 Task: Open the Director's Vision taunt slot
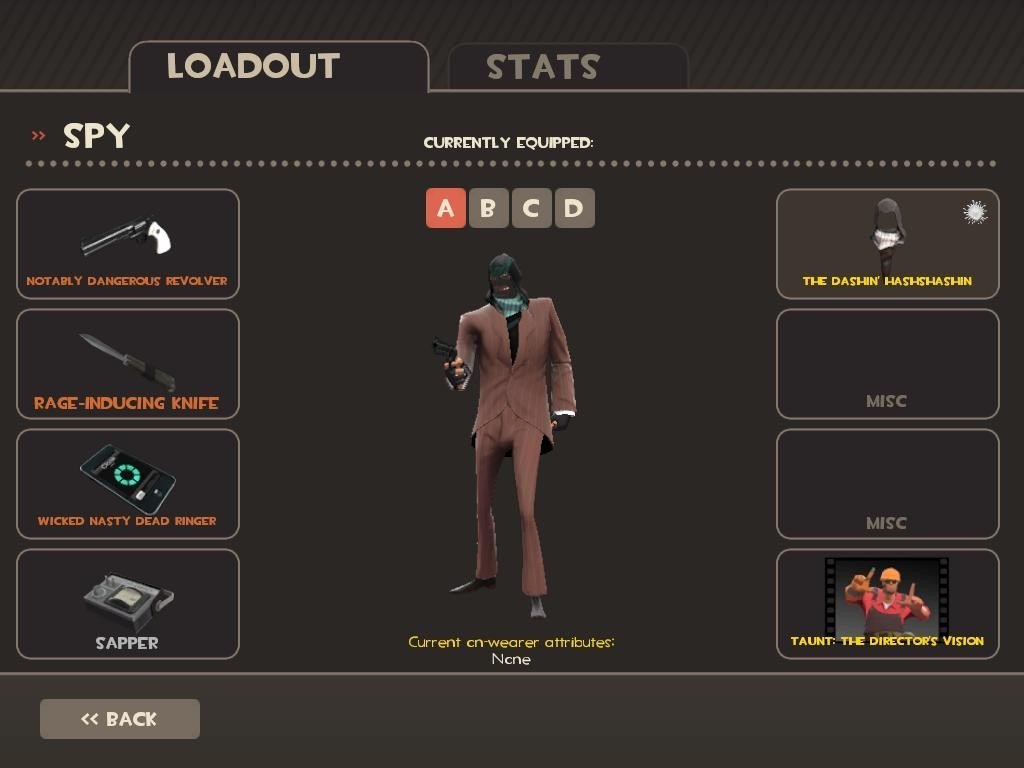point(887,604)
